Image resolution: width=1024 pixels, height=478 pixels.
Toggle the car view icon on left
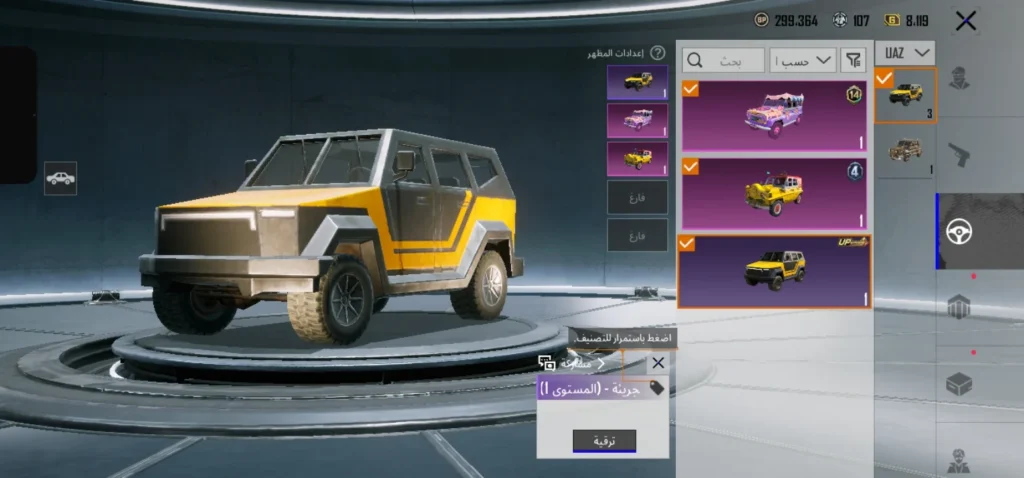[60, 178]
